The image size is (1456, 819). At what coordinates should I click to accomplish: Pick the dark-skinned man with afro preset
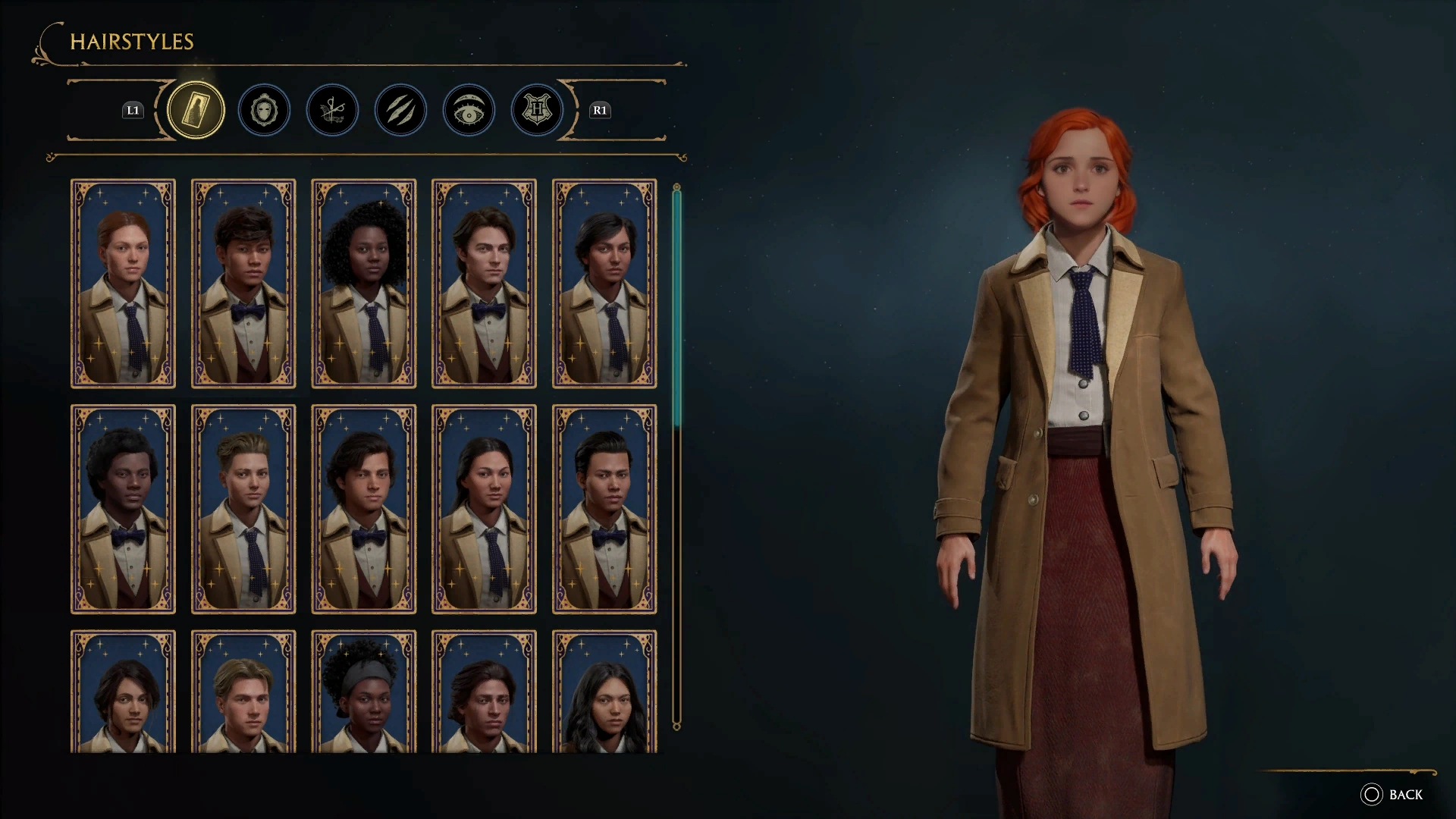(x=123, y=509)
